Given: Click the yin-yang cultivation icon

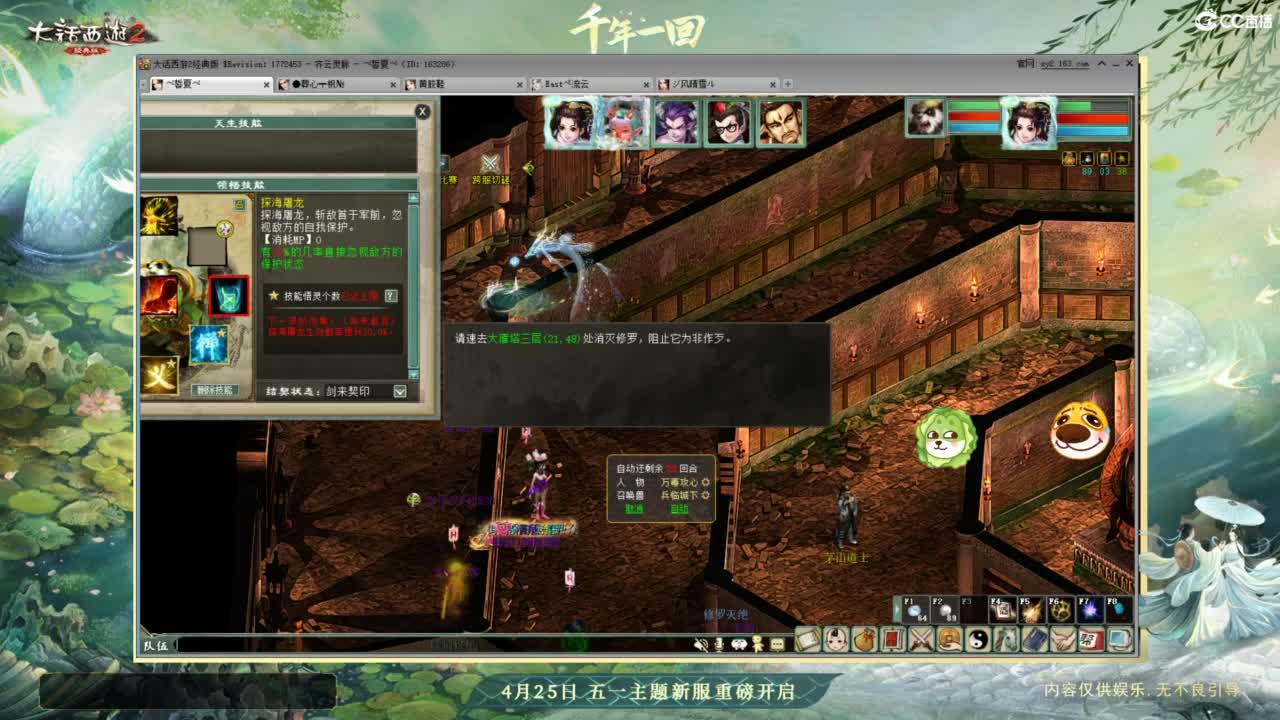Looking at the screenshot, I should tap(979, 639).
